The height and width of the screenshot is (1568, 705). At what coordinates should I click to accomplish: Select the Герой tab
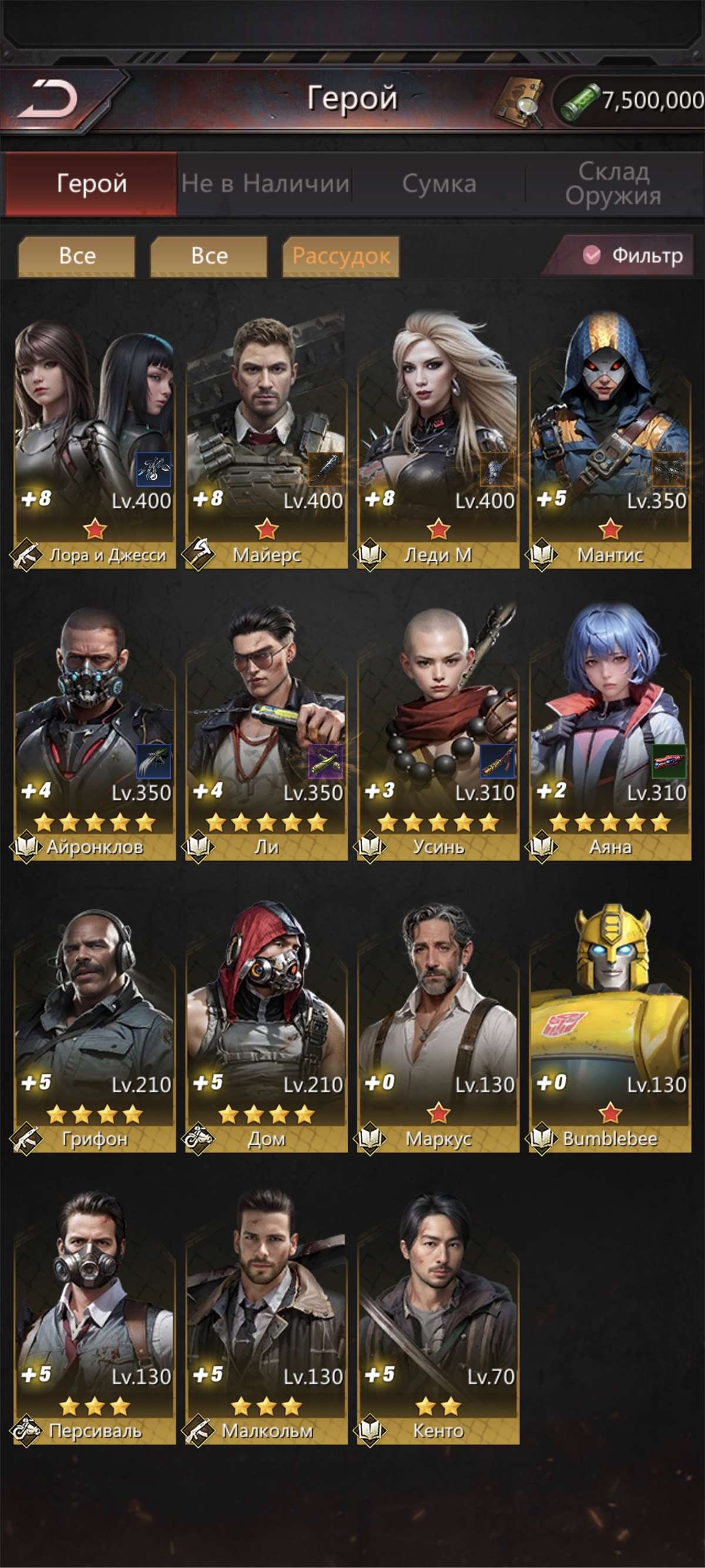point(91,184)
